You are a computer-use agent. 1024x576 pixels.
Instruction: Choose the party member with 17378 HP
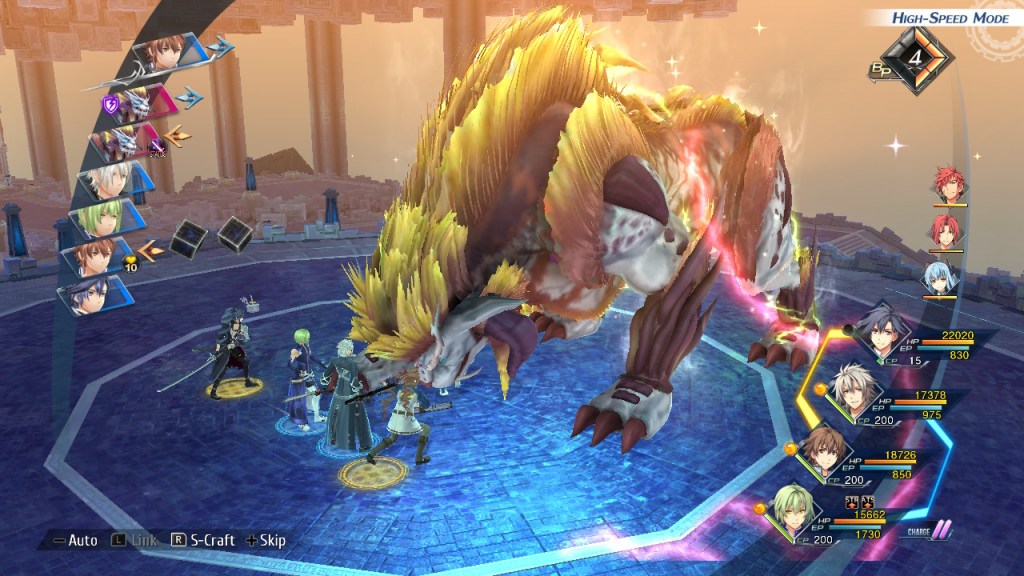[x=857, y=390]
